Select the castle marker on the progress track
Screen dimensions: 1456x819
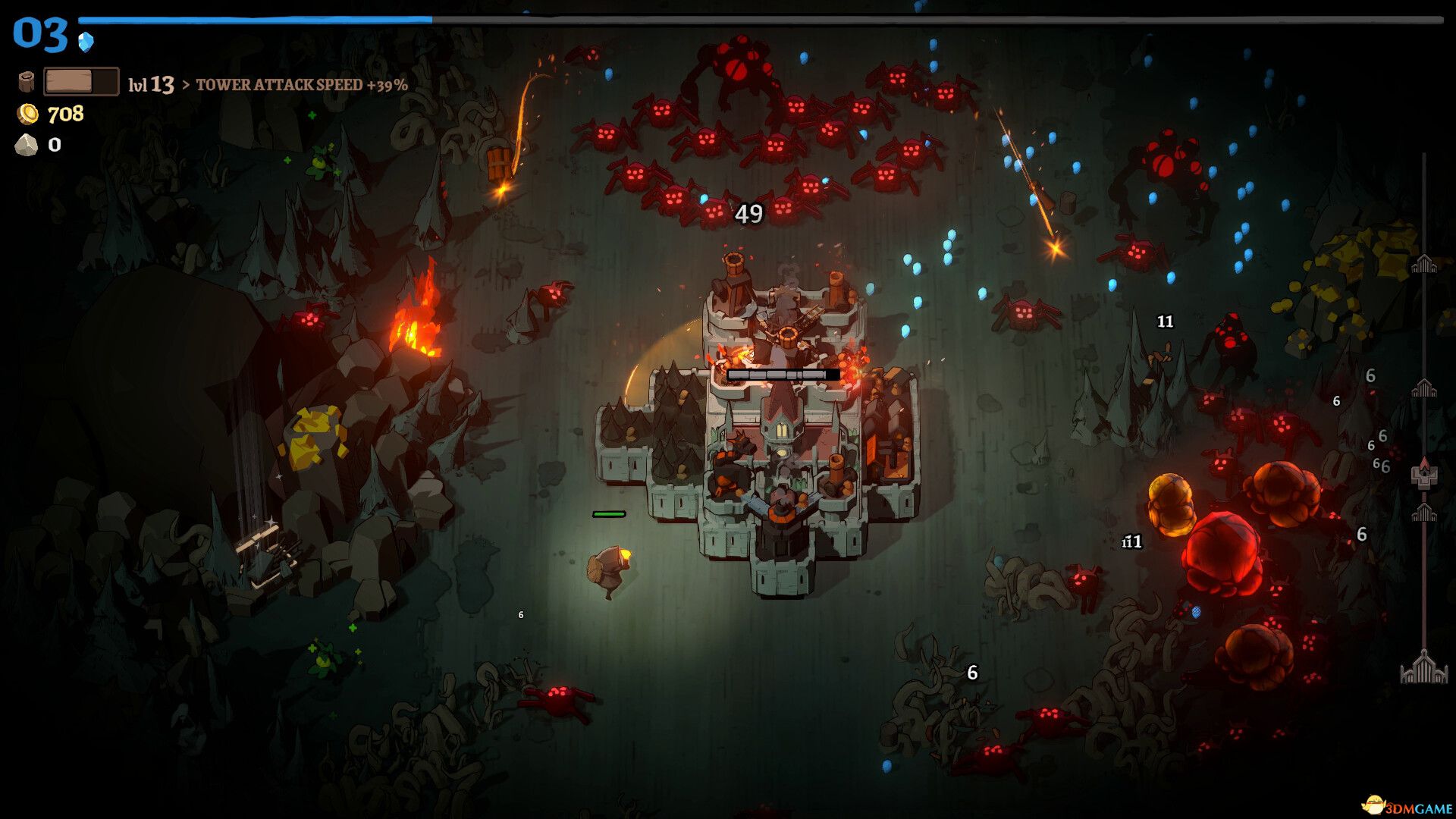1423,472
